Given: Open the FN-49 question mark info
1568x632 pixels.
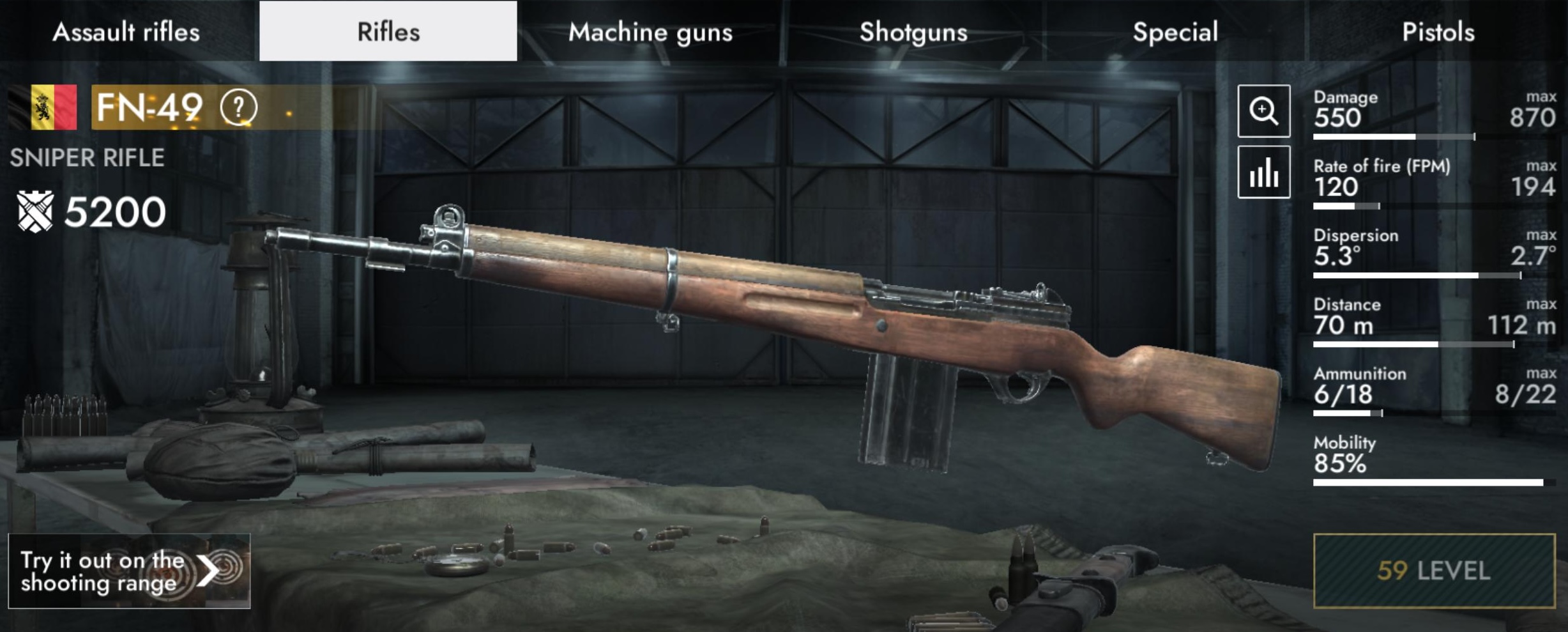Looking at the screenshot, I should (x=239, y=107).
